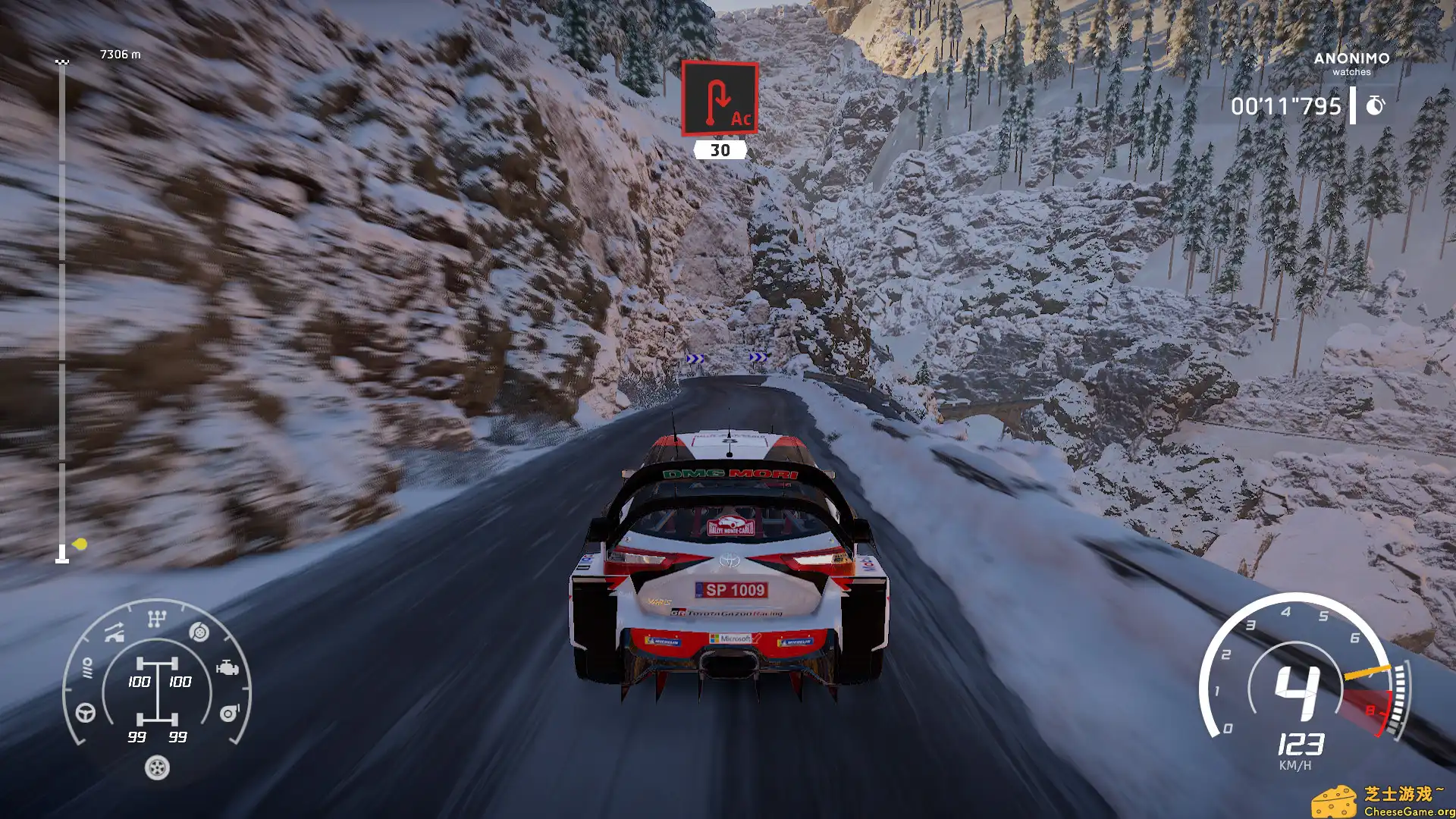
Task: Select the tire icon below the damage gauge
Action: [x=156, y=768]
